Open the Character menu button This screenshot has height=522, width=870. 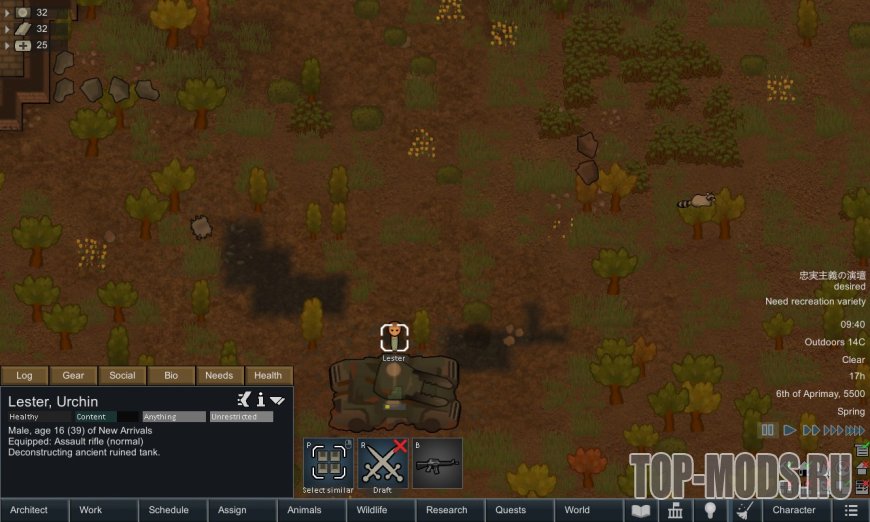[794, 510]
